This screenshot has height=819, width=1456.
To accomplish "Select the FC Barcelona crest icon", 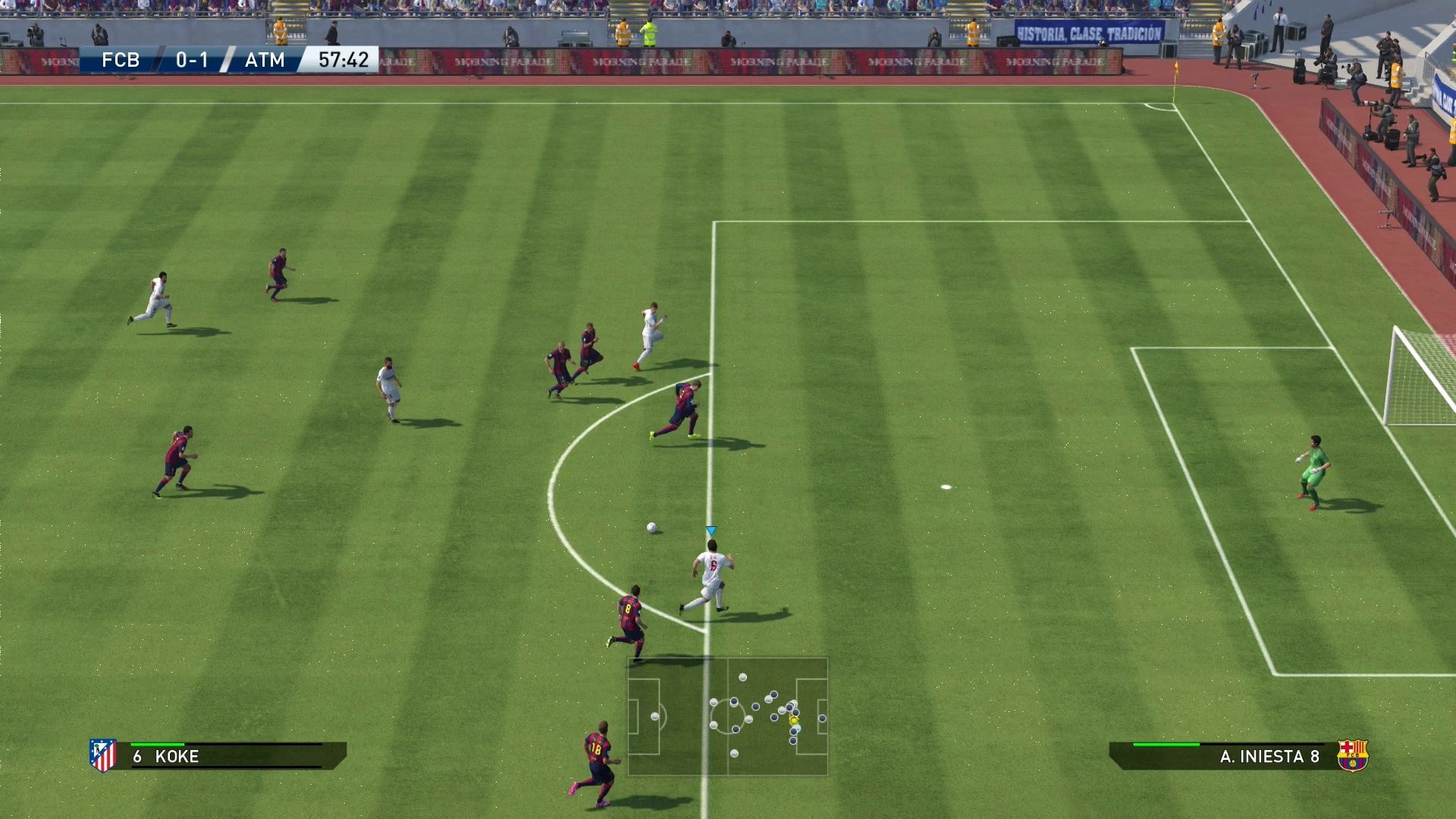I will pyautogui.click(x=1352, y=755).
